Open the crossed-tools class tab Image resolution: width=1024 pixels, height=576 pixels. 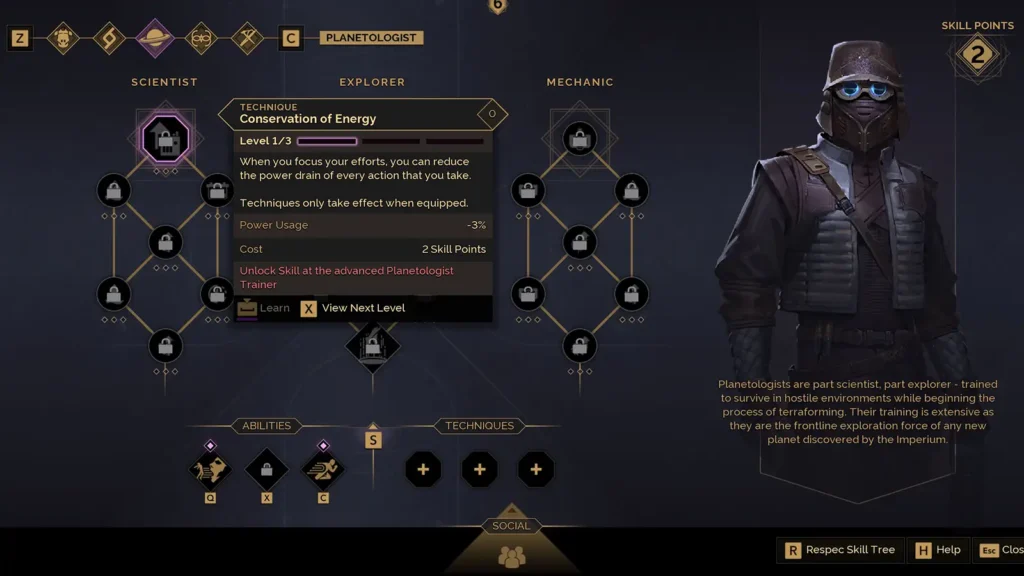click(x=247, y=38)
